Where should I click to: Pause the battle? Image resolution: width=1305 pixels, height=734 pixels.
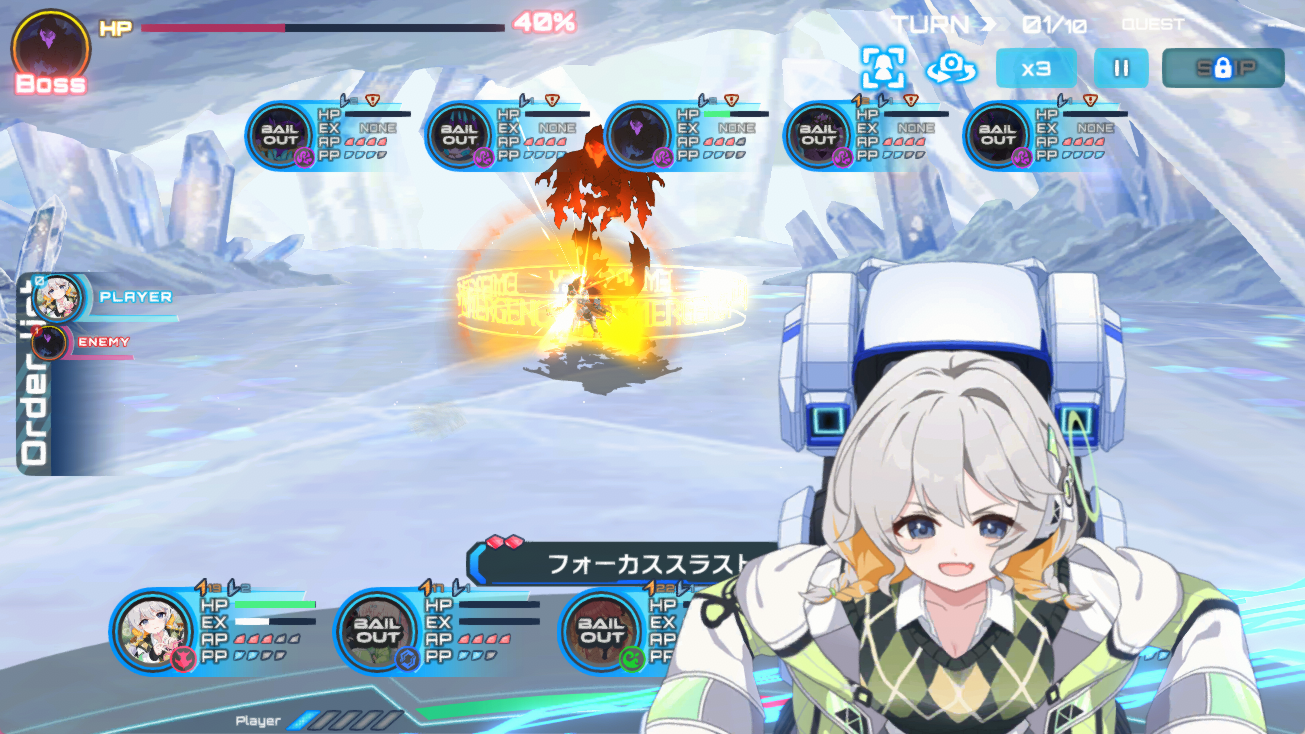click(1121, 68)
